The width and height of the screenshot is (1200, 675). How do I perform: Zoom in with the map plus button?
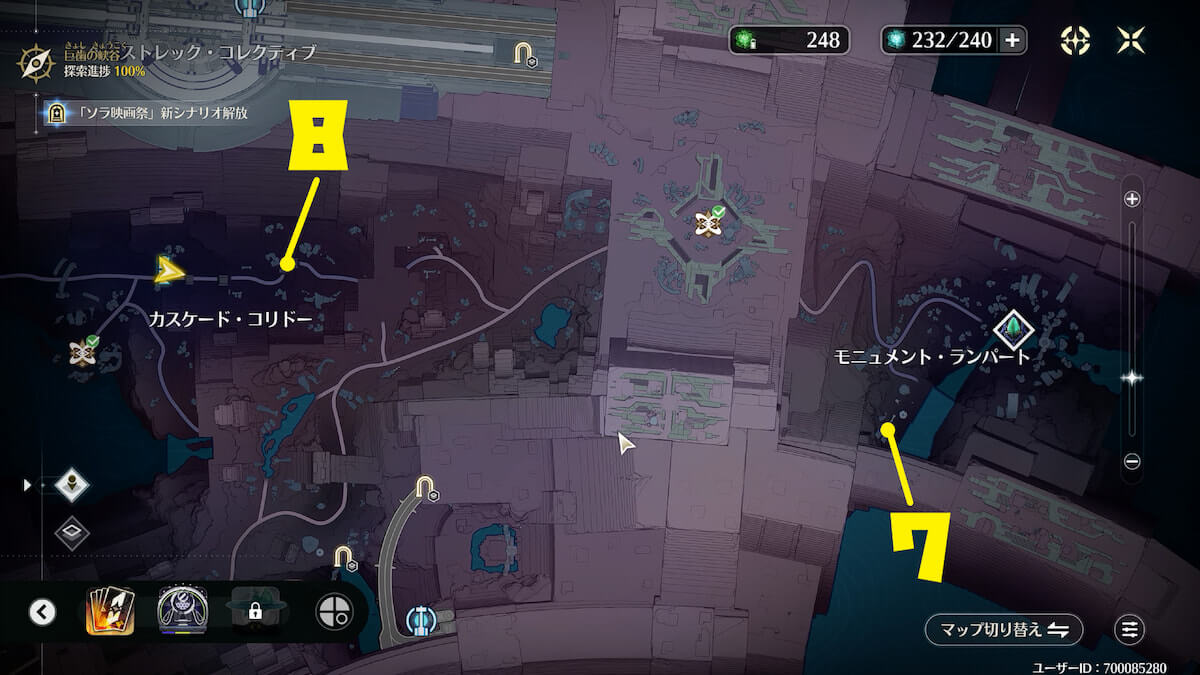coord(1132,199)
